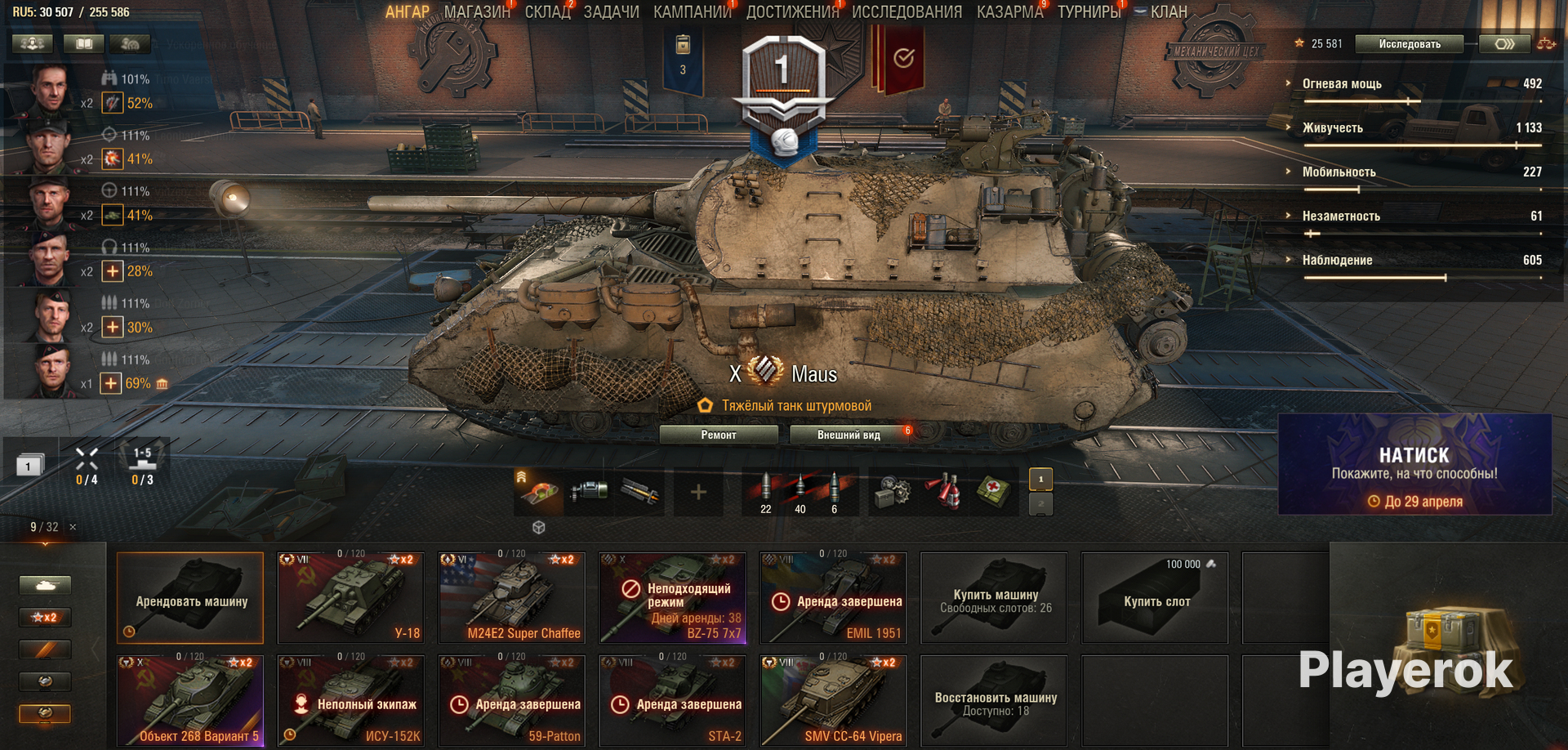Close the 9/32 carousel filter

click(73, 527)
